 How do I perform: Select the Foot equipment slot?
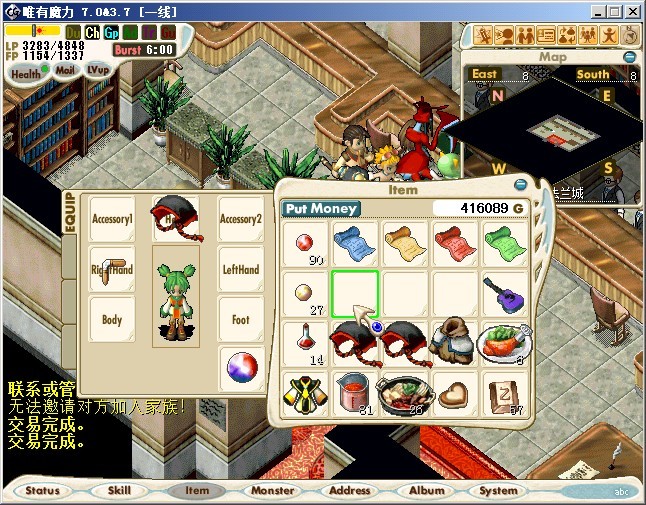pos(240,321)
